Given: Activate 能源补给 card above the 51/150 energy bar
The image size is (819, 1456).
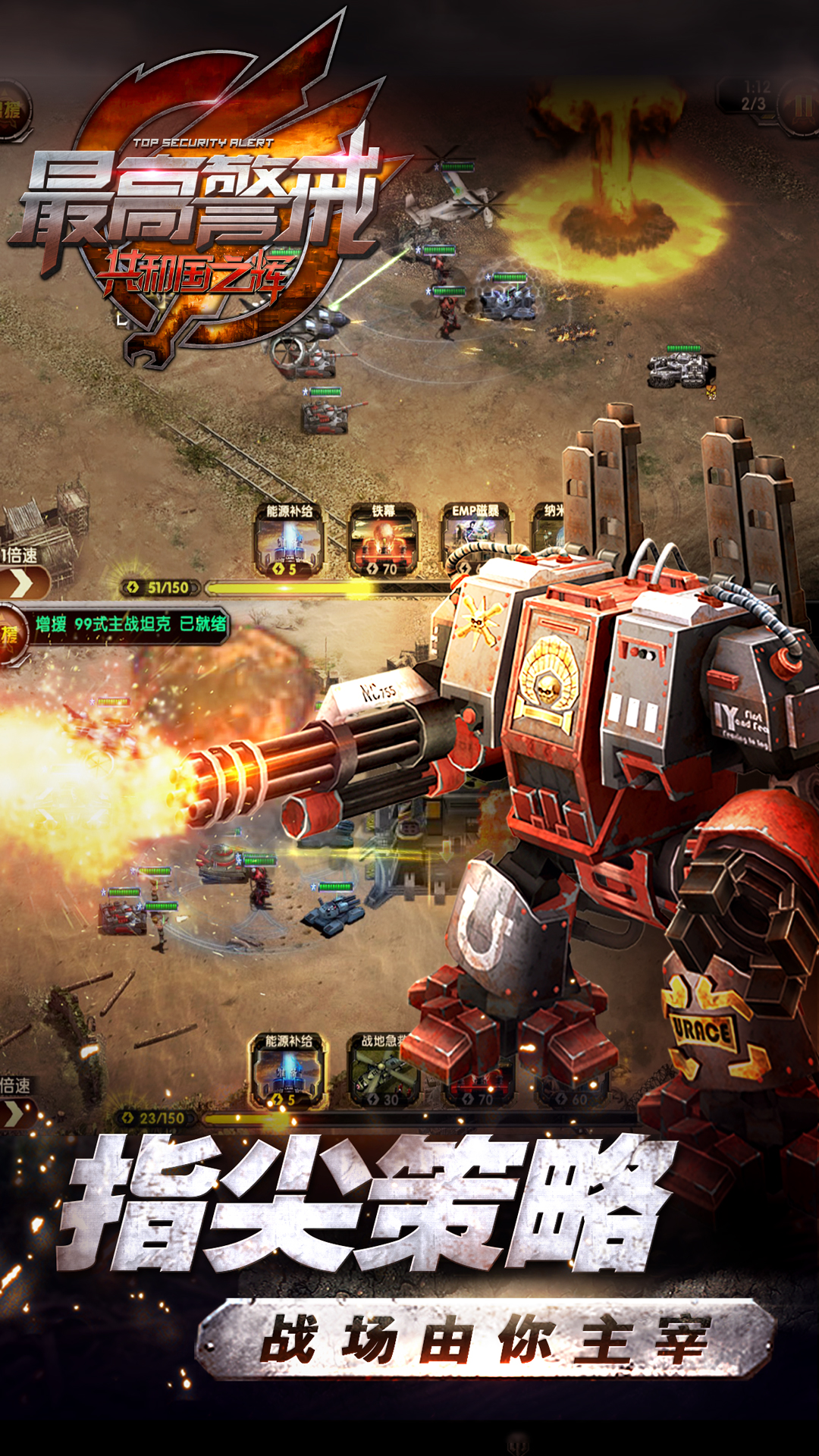Looking at the screenshot, I should click(x=290, y=540).
